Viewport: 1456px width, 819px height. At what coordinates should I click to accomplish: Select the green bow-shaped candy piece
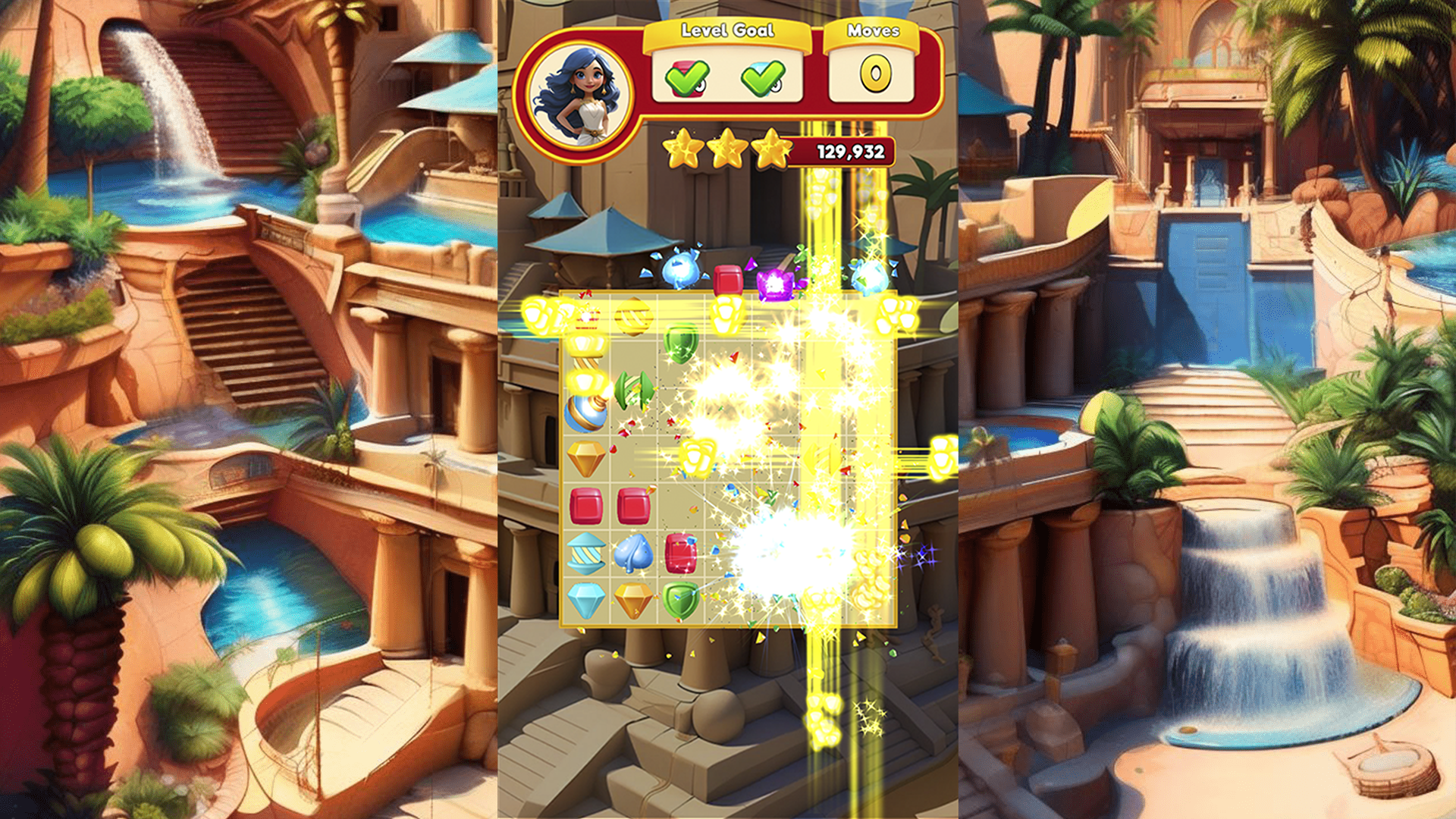click(x=632, y=389)
